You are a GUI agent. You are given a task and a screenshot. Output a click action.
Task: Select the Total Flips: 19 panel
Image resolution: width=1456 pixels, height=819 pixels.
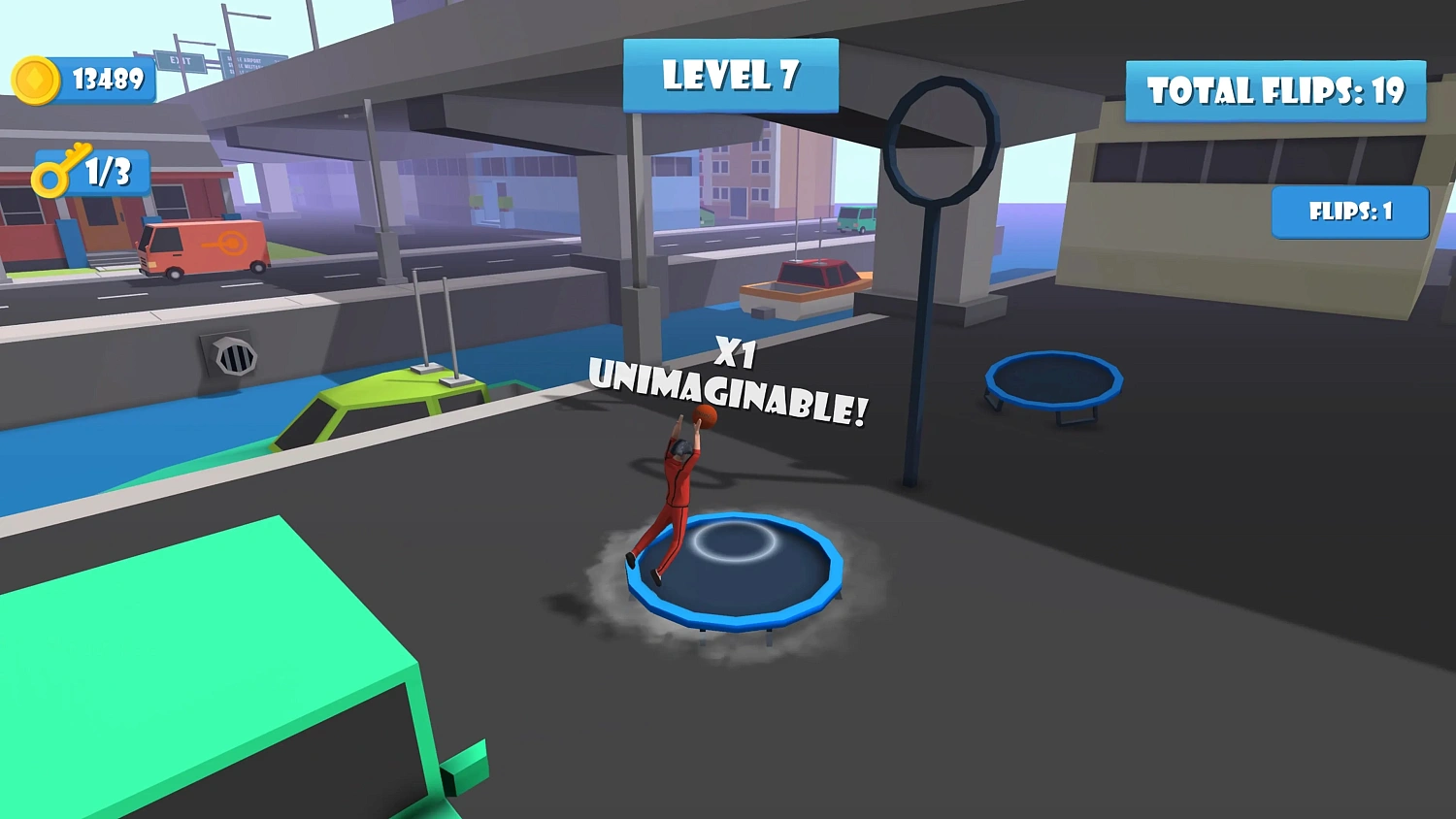click(x=1274, y=89)
